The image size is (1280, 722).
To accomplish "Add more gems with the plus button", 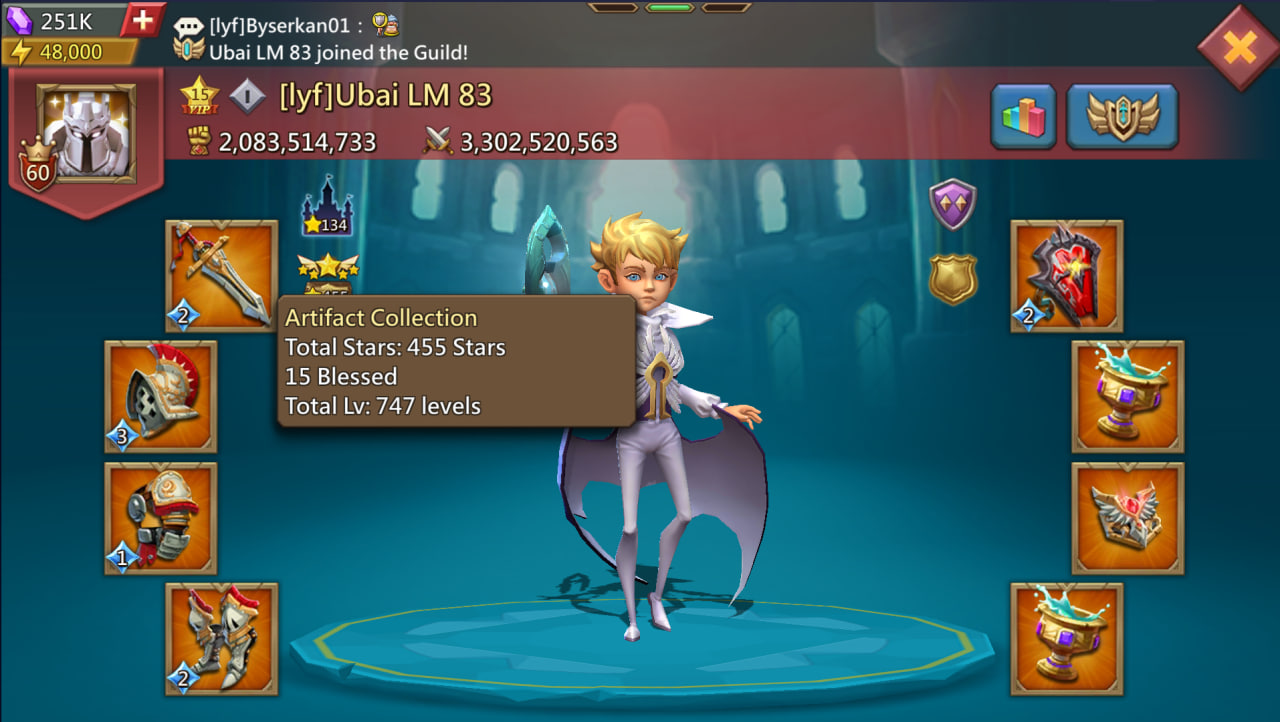I will click(143, 20).
